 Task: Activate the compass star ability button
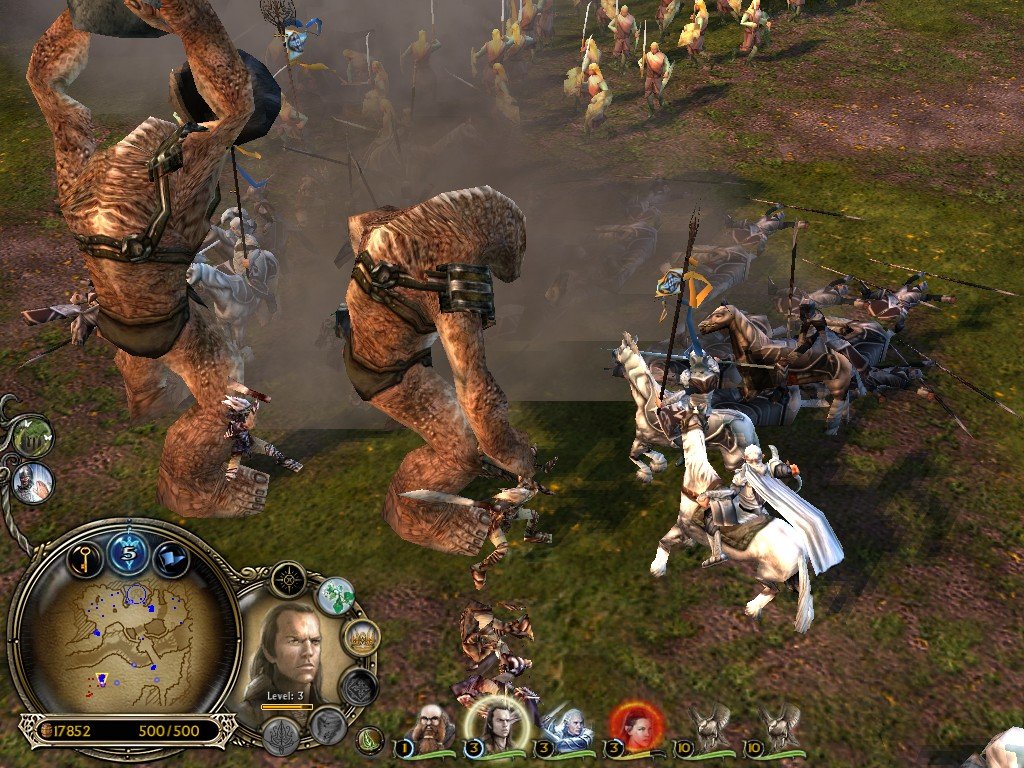[x=289, y=579]
